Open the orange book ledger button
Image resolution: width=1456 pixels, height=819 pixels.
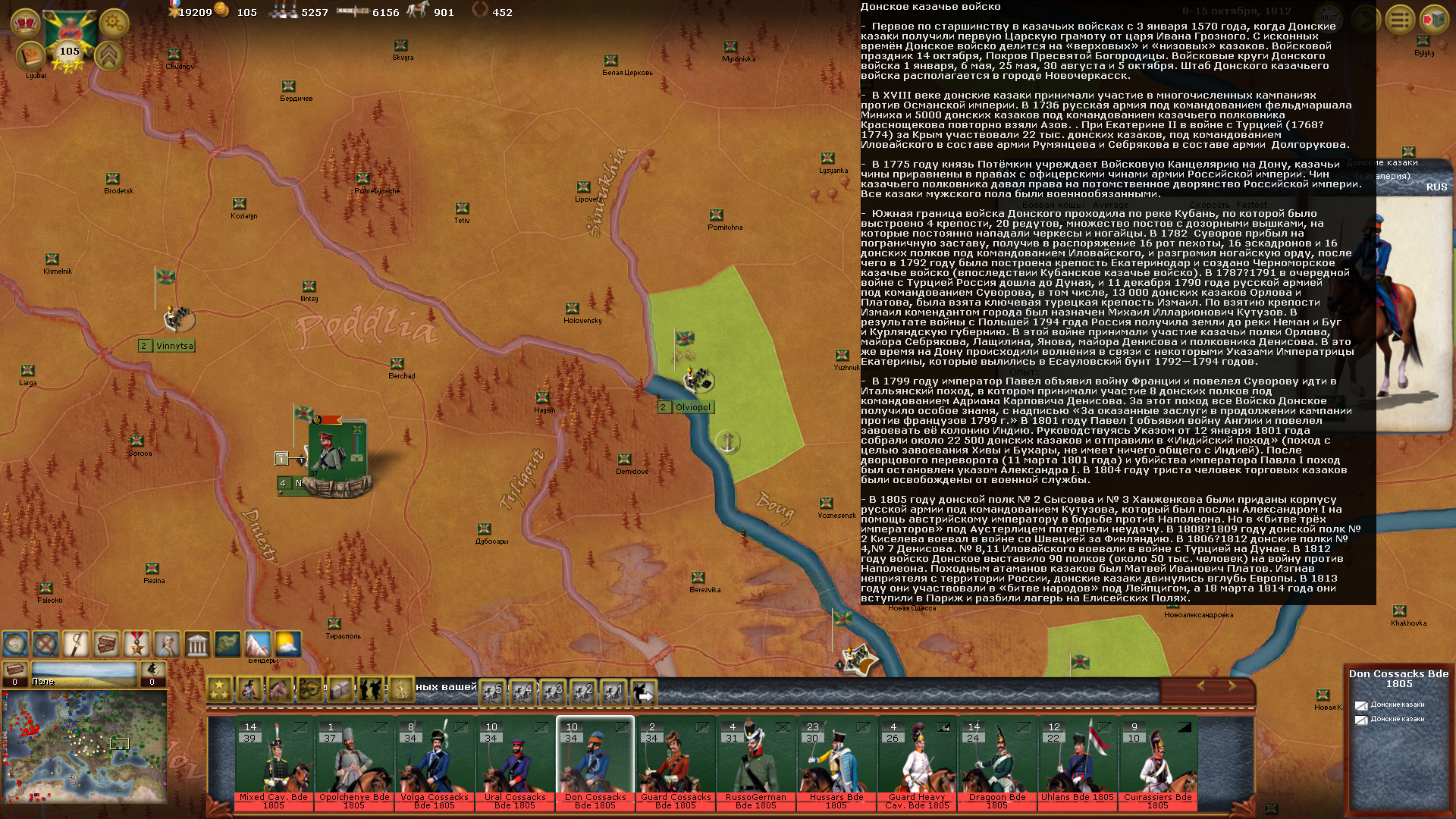tap(30, 56)
